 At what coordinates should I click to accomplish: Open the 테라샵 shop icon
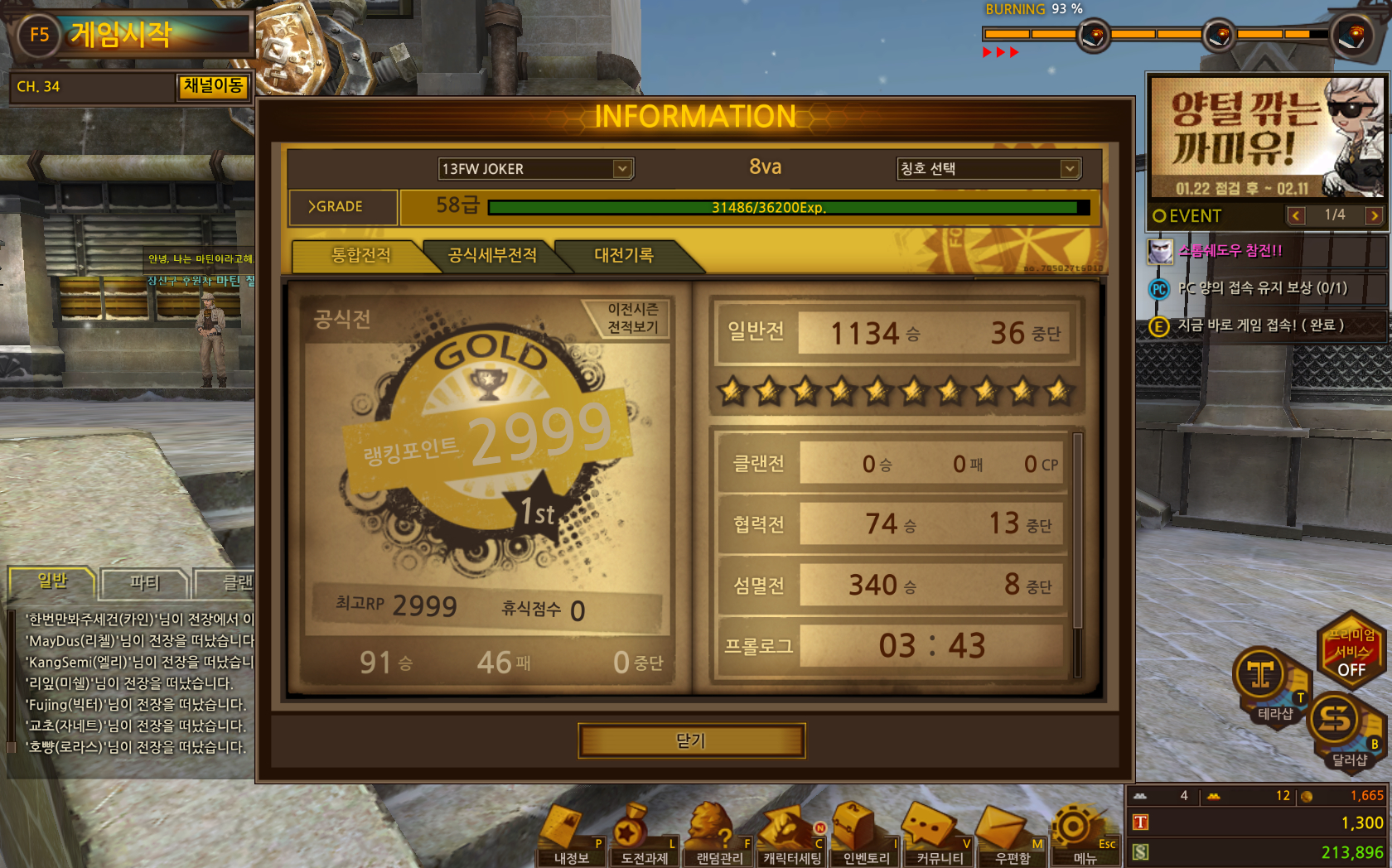pos(1263,679)
